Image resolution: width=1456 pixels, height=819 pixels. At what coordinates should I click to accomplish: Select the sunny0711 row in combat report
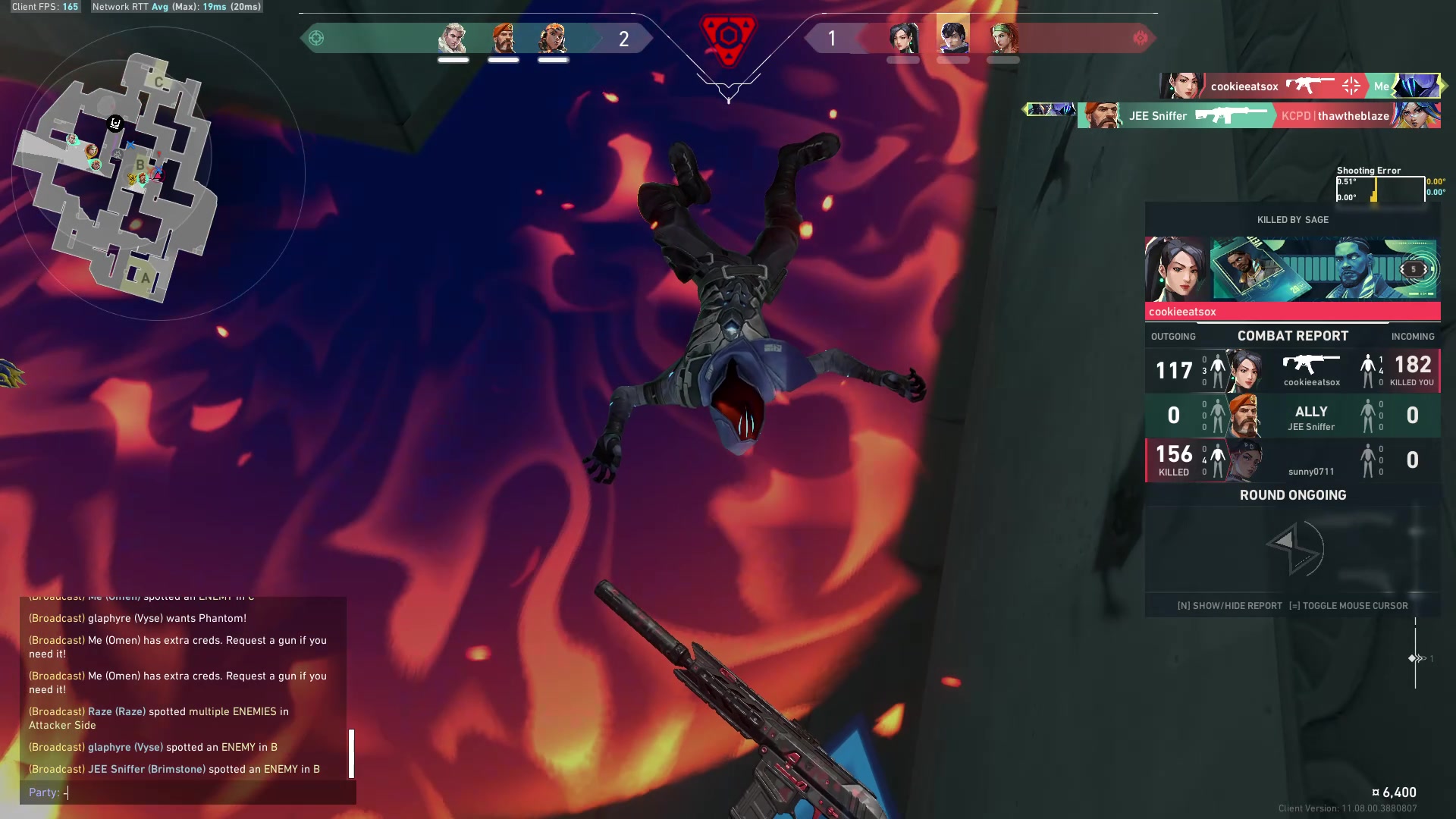tap(1292, 460)
